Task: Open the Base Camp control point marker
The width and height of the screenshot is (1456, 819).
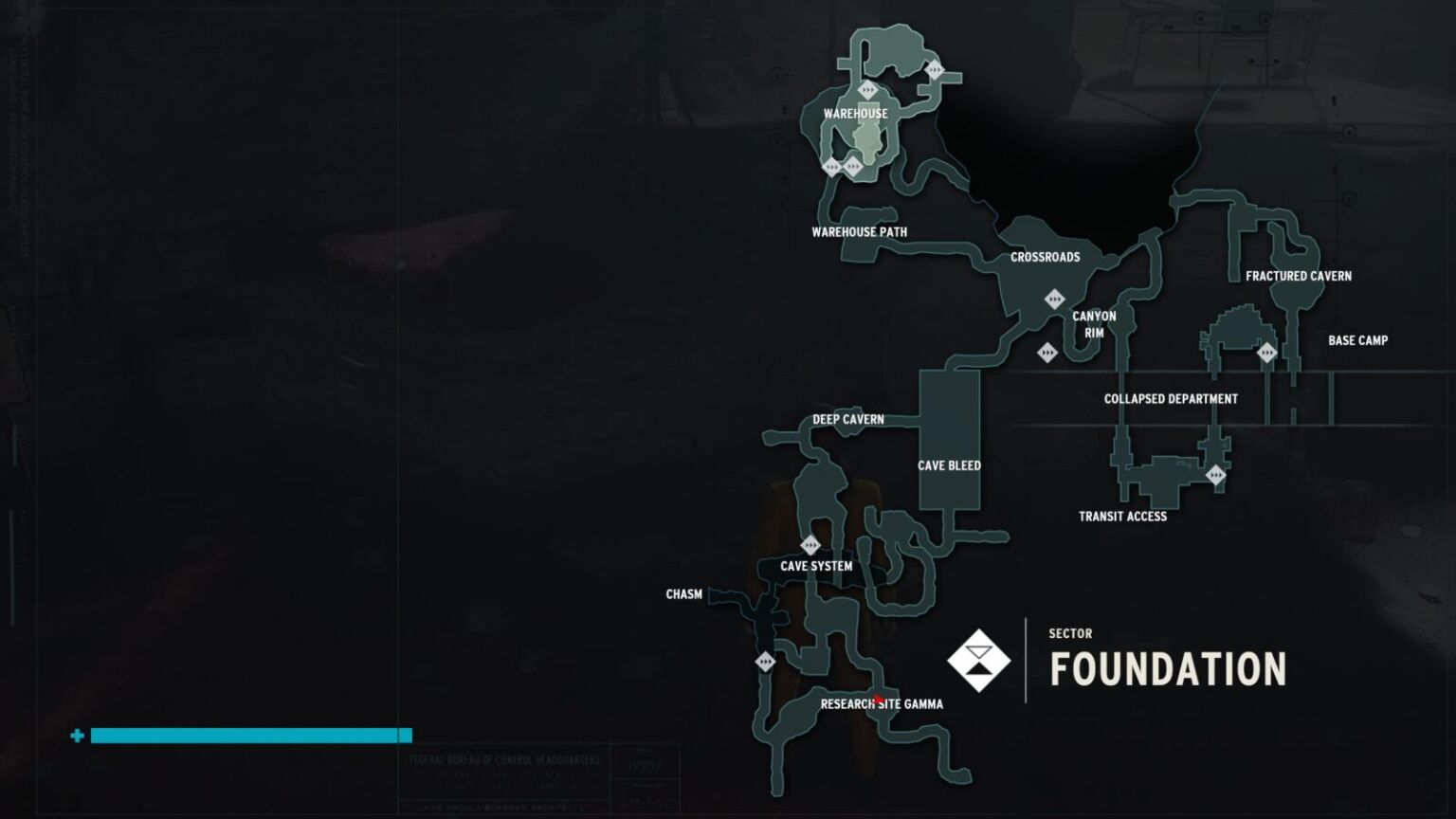Action: pos(1267,352)
